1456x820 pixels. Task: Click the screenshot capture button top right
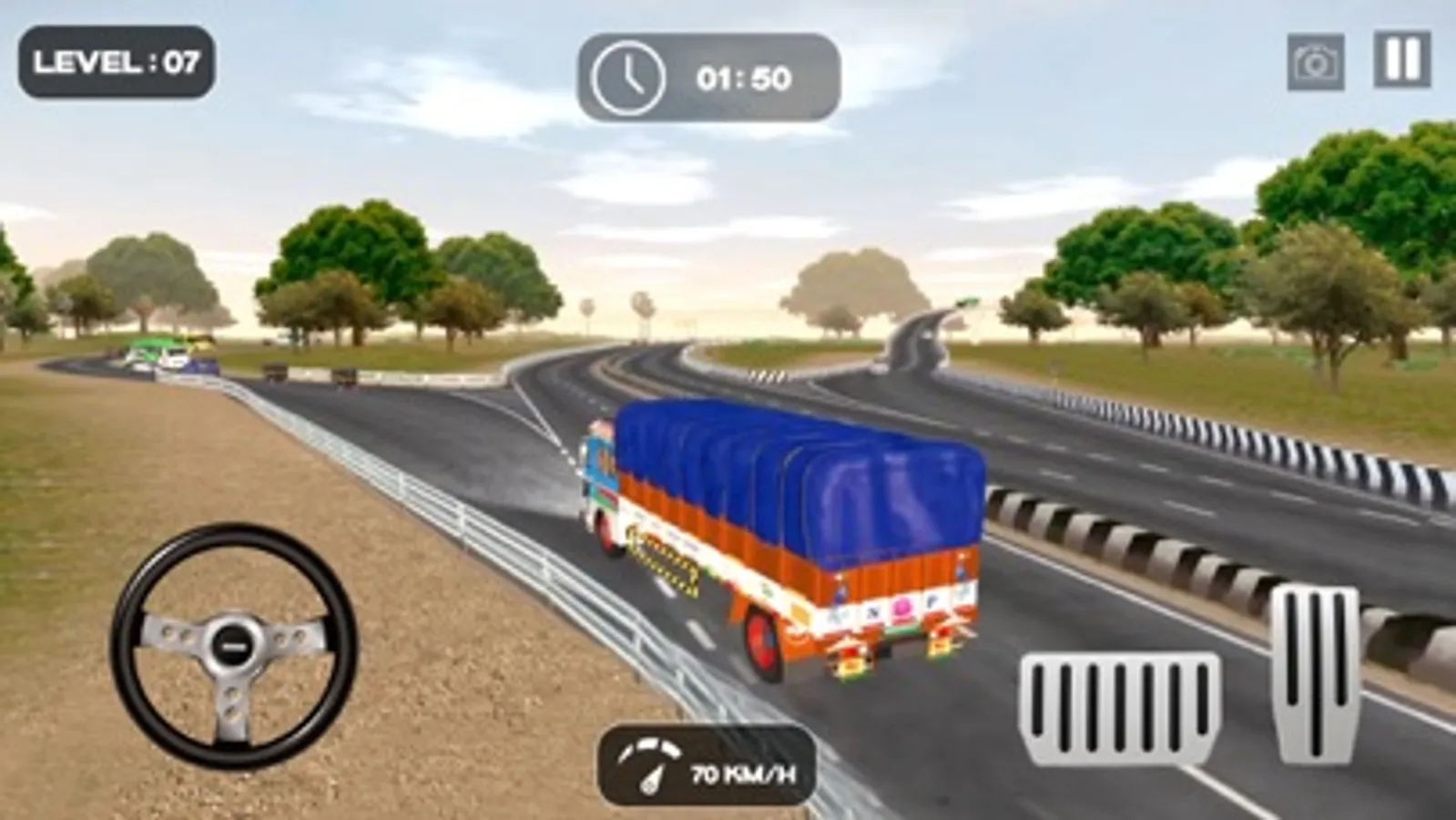click(1315, 62)
